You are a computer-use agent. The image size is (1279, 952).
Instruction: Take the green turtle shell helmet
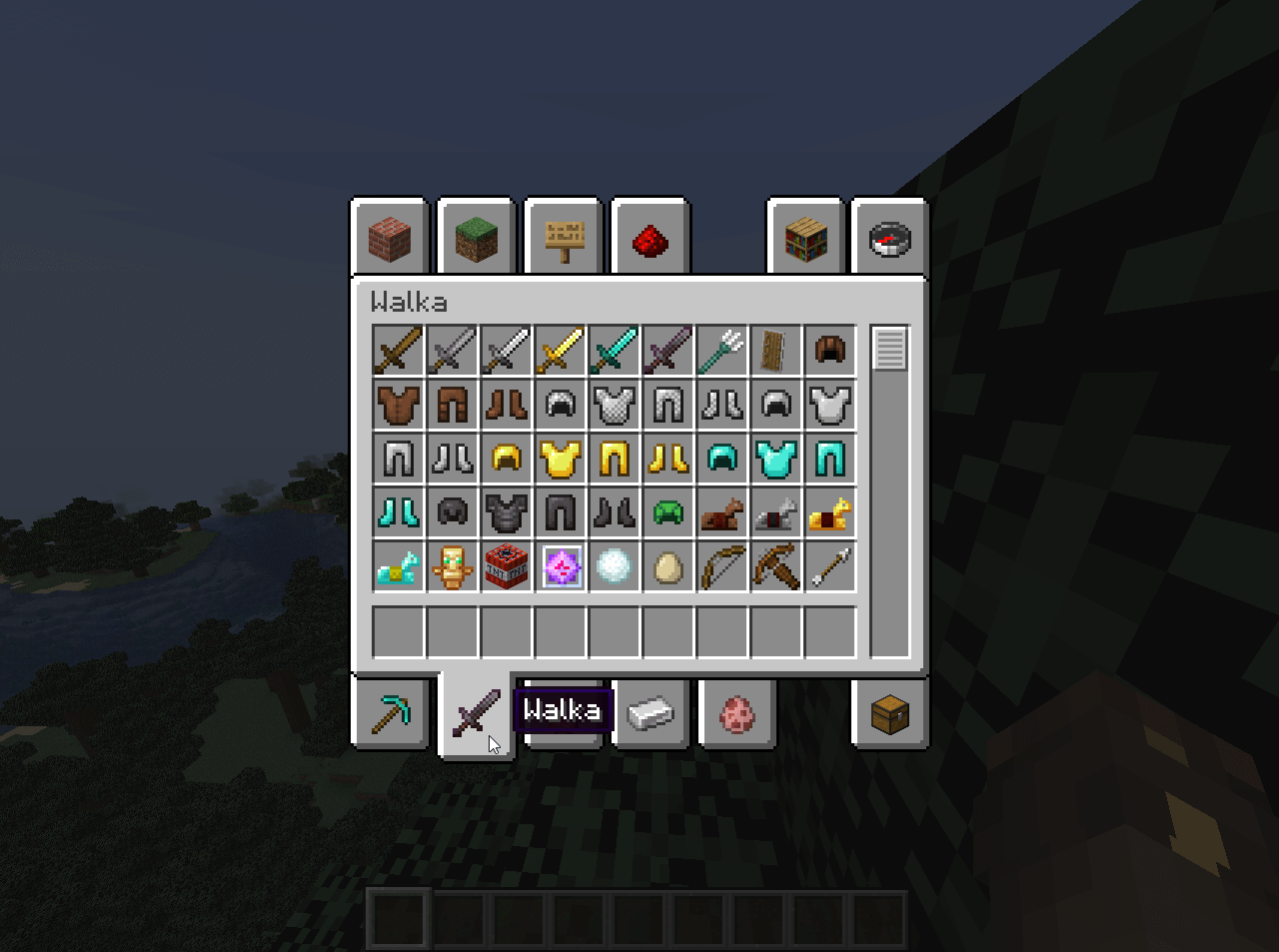(668, 512)
